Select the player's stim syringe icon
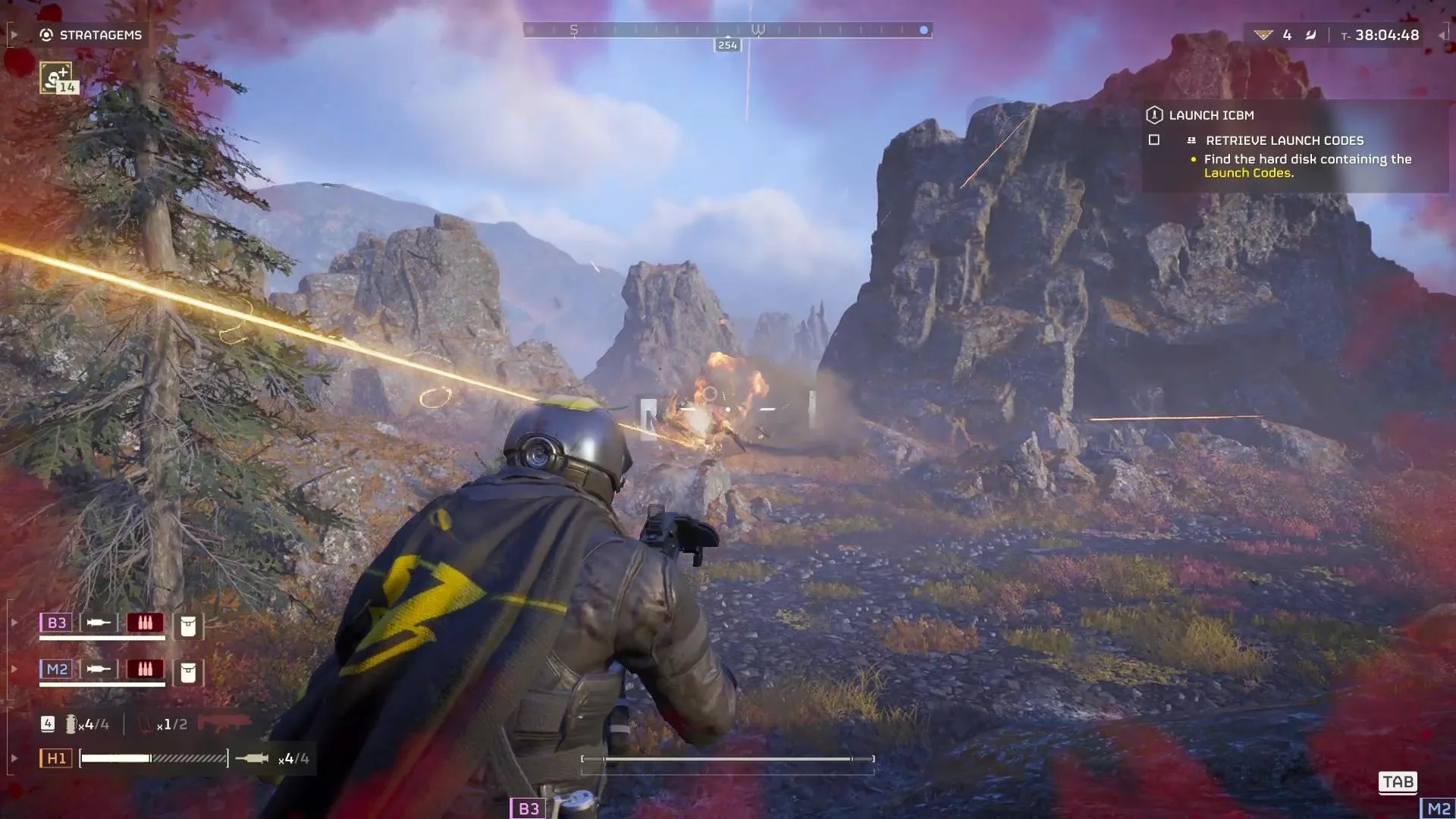The image size is (1456, 819). coord(252,758)
